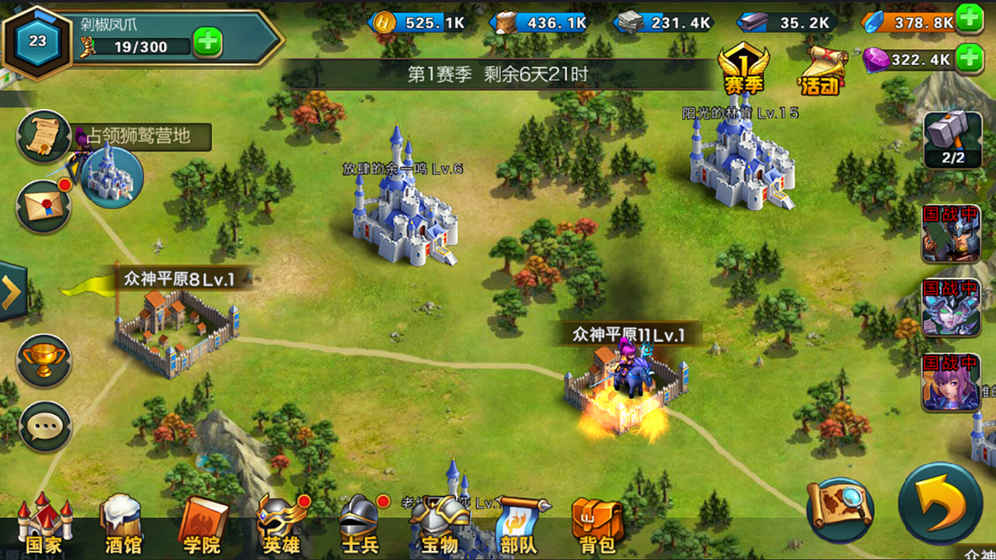The image size is (996, 560).
Task: Open the 活动 events scroll
Action: pos(820,68)
